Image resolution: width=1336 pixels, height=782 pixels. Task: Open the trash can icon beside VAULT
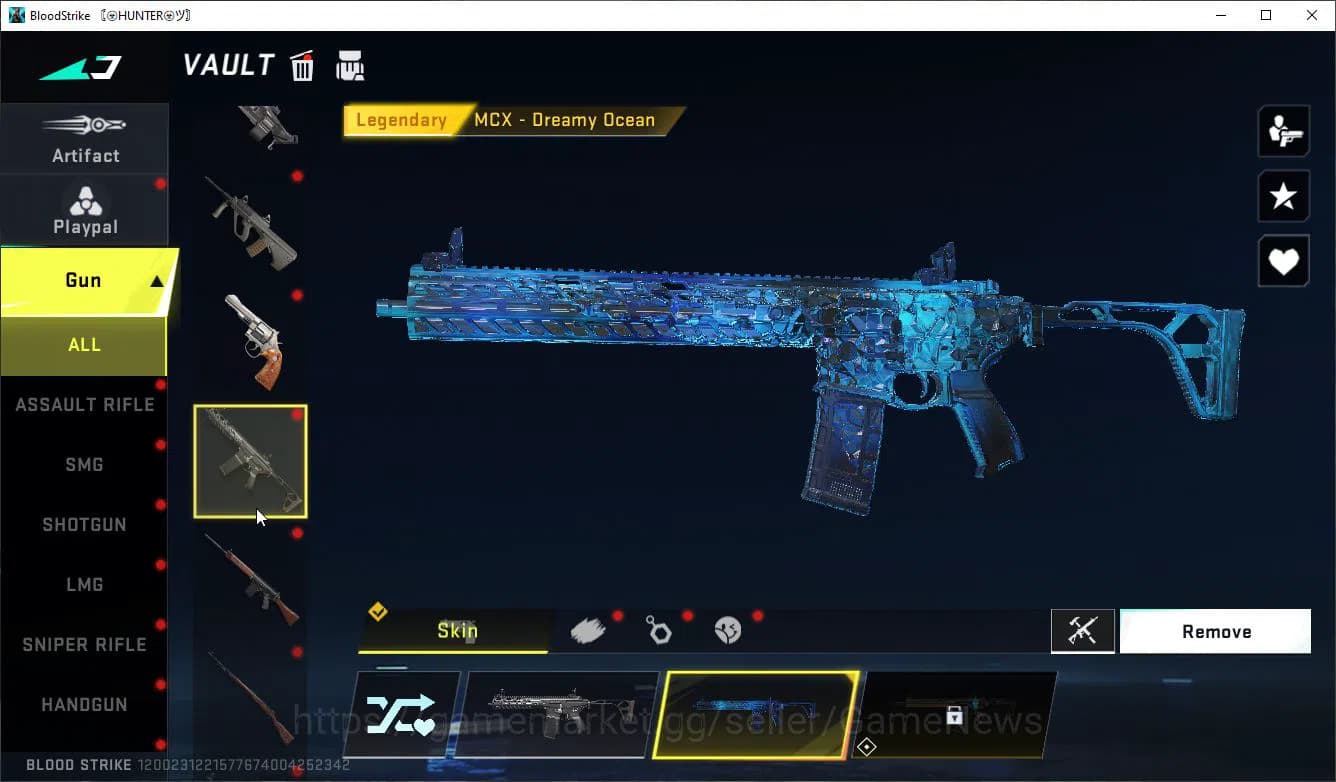coord(302,66)
